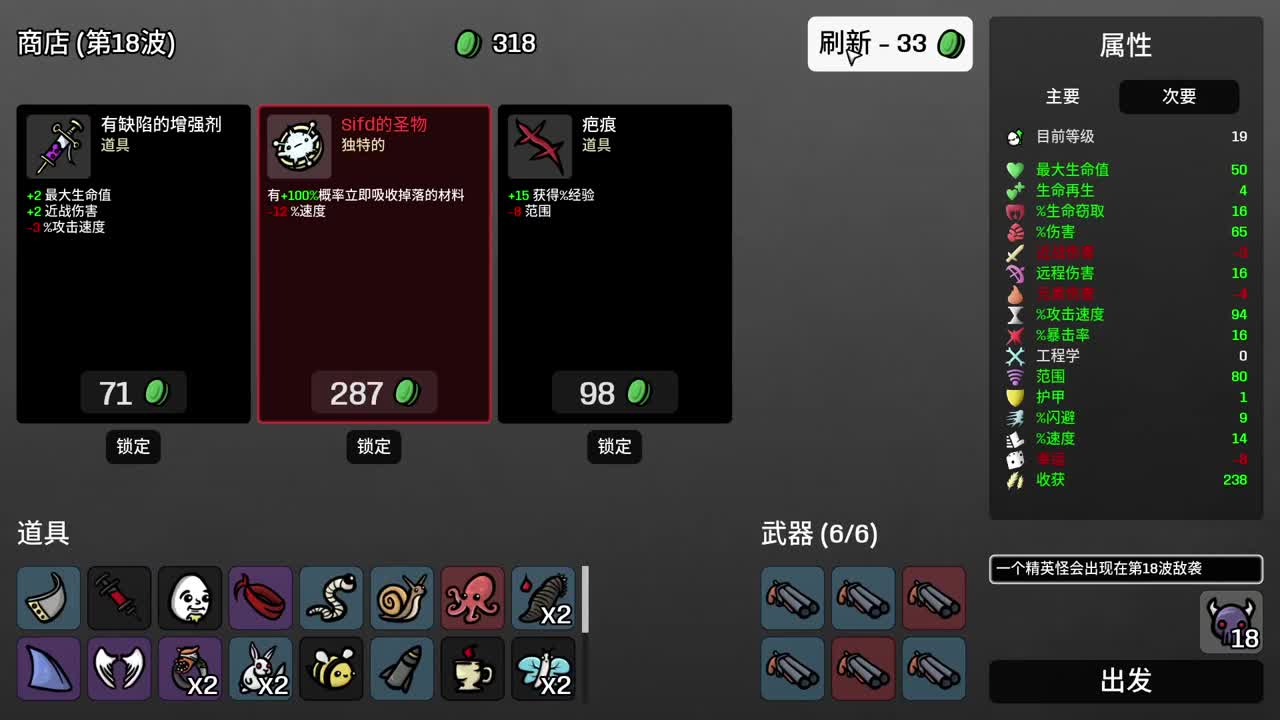Click the 刷新 reroll button costing 33
This screenshot has height=720, width=1280.
click(889, 44)
